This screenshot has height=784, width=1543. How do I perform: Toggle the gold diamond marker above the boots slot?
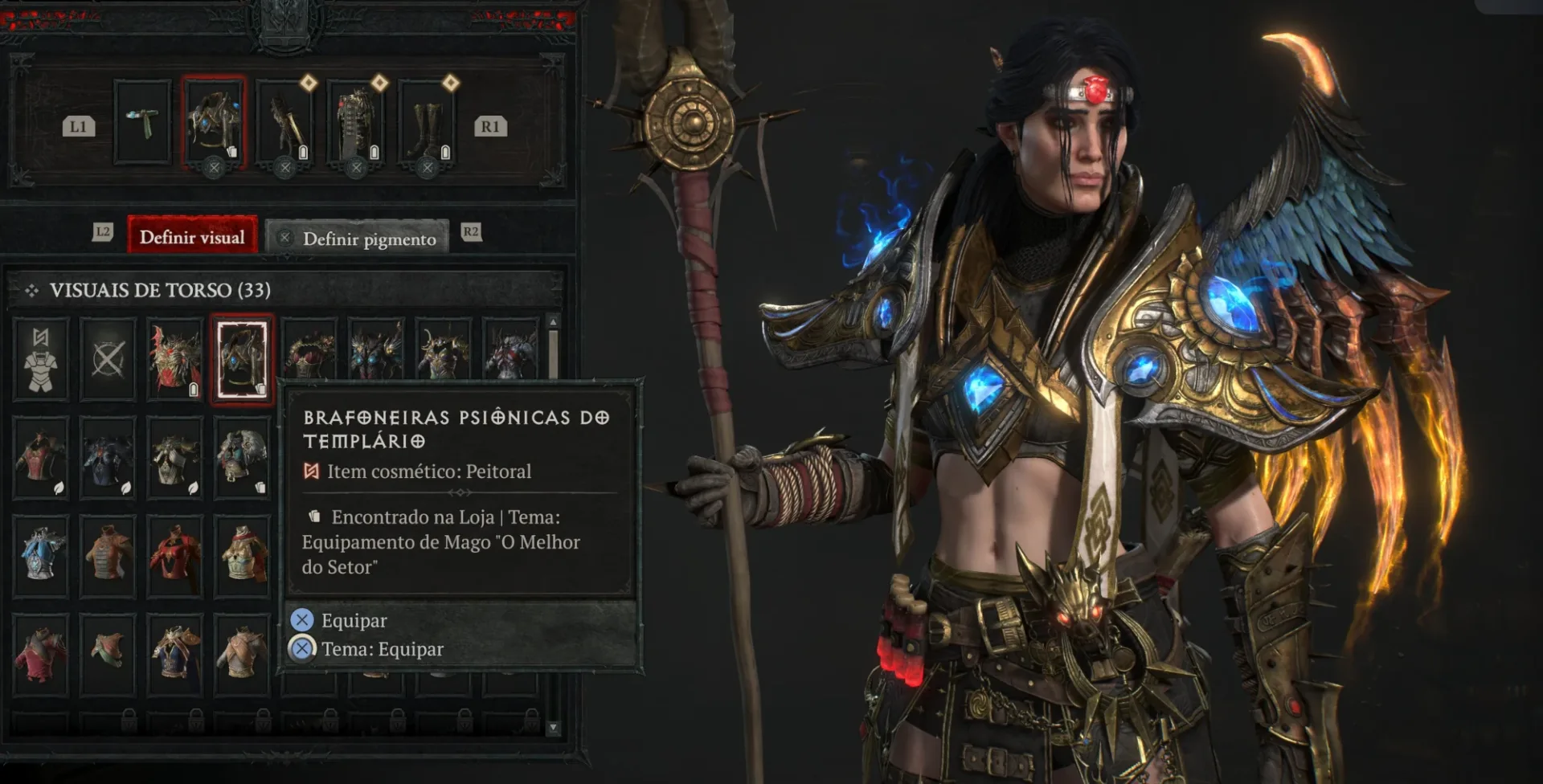pyautogui.click(x=452, y=80)
